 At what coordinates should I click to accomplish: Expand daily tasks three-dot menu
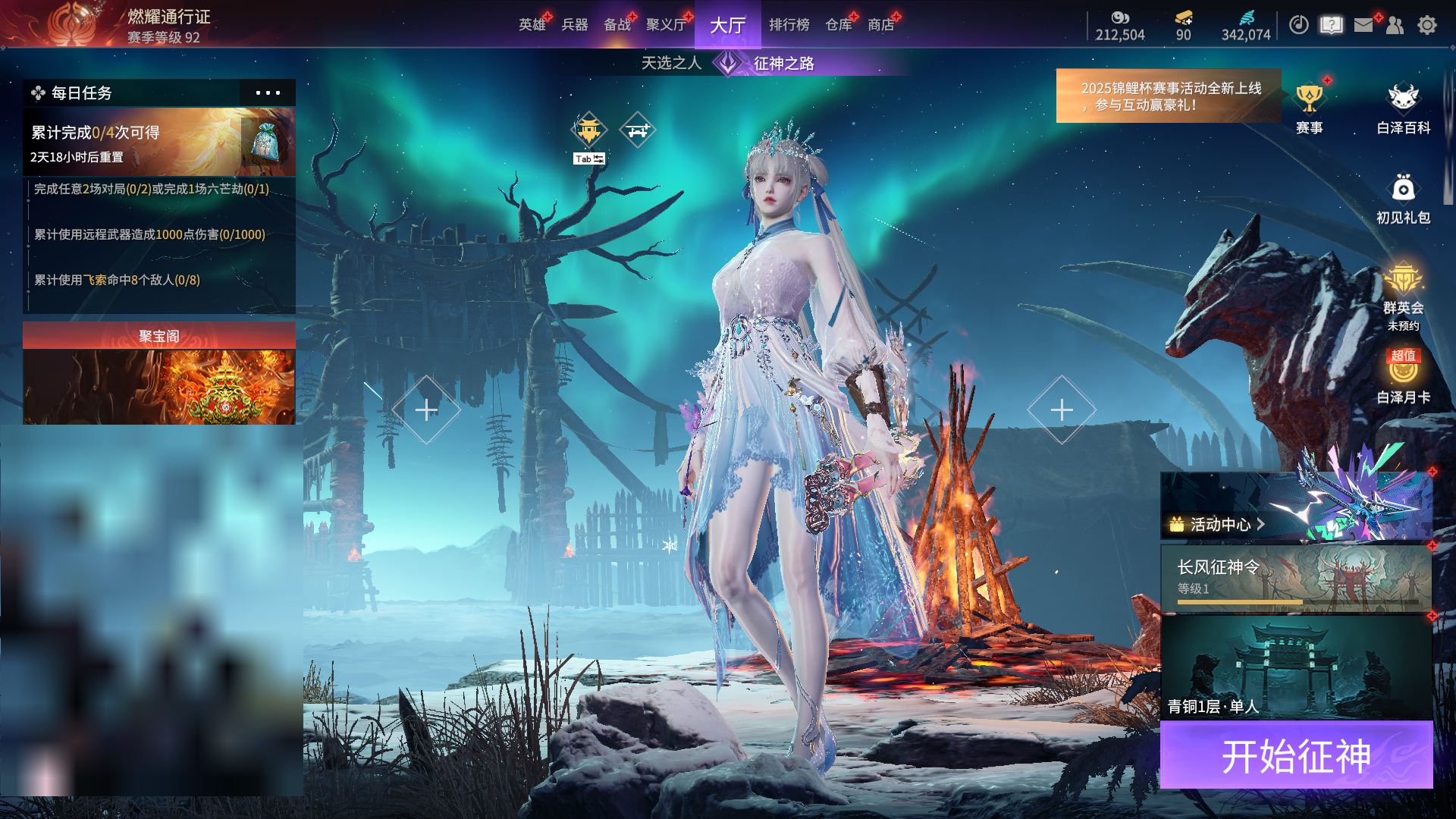pos(267,93)
